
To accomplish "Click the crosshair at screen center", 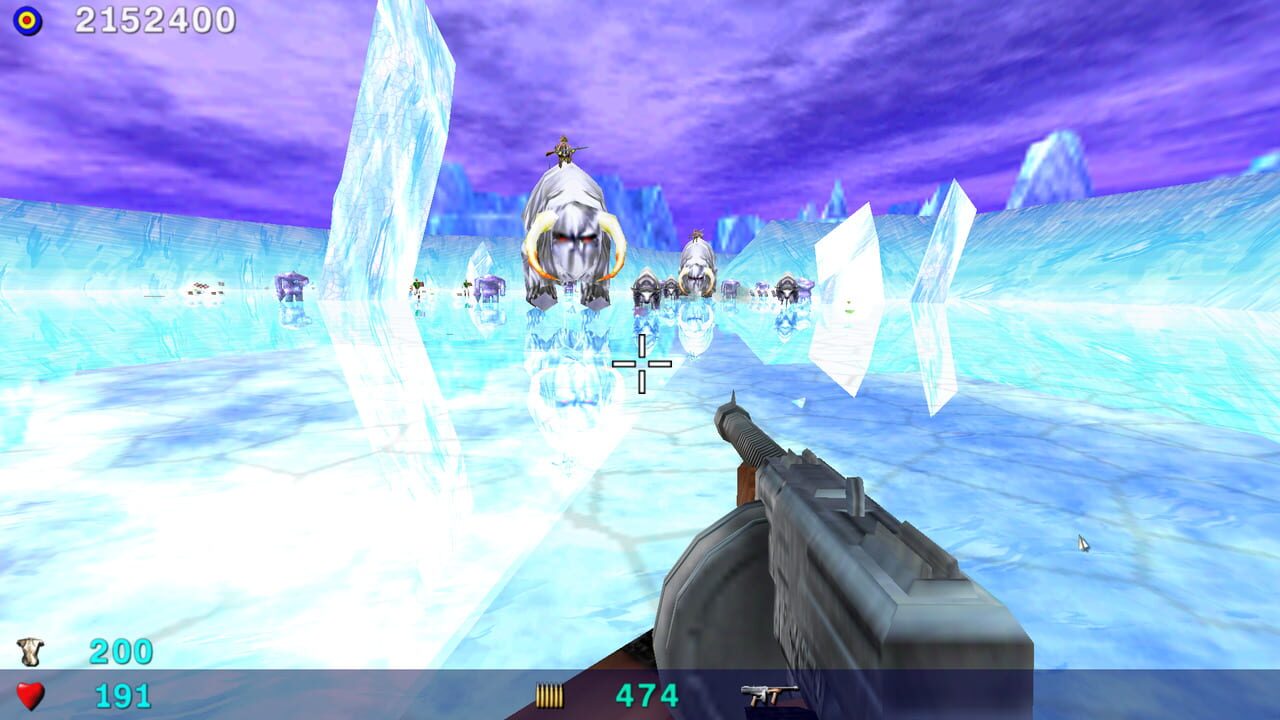I will click(x=641, y=365).
